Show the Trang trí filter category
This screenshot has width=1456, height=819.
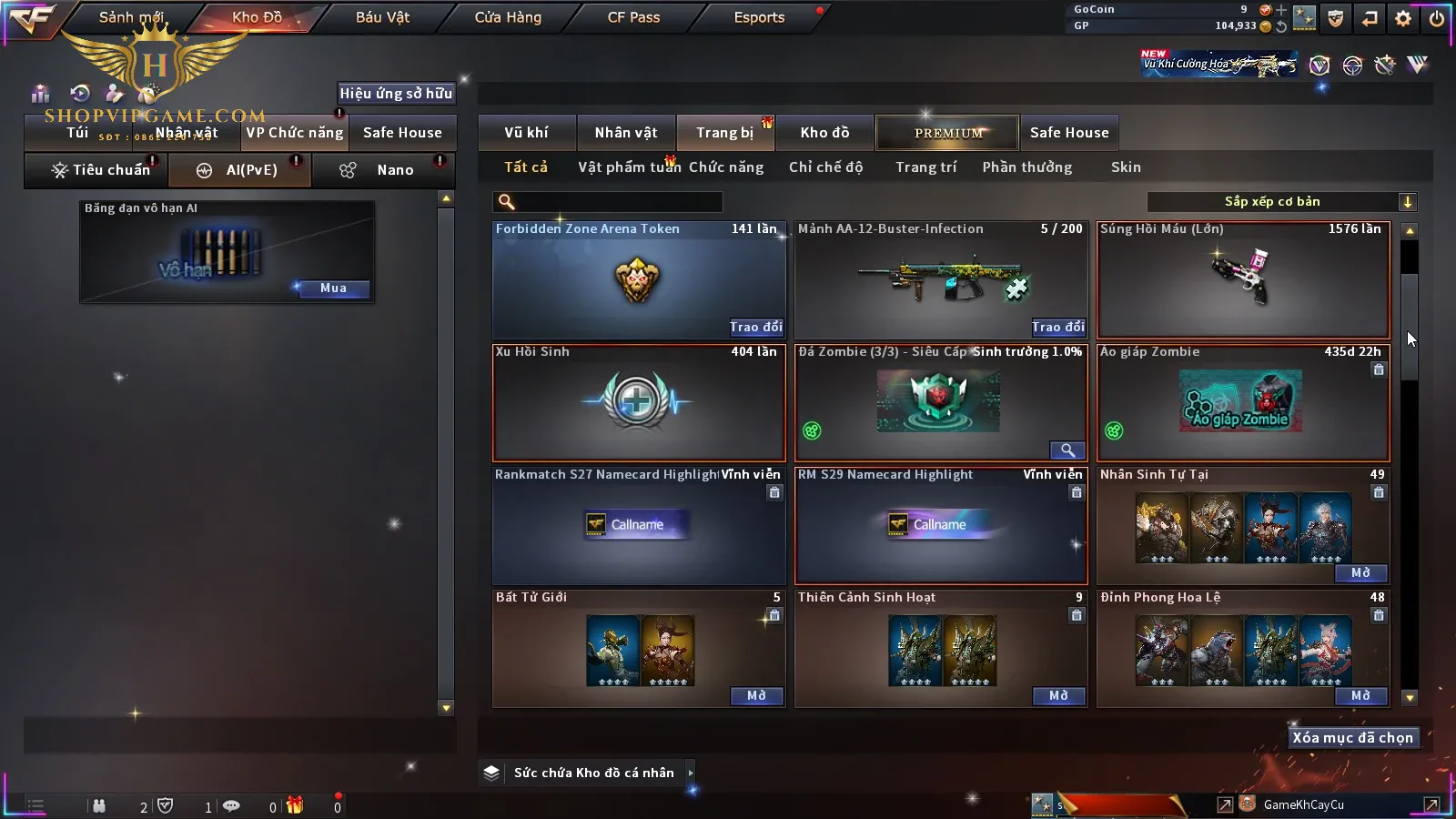click(925, 167)
